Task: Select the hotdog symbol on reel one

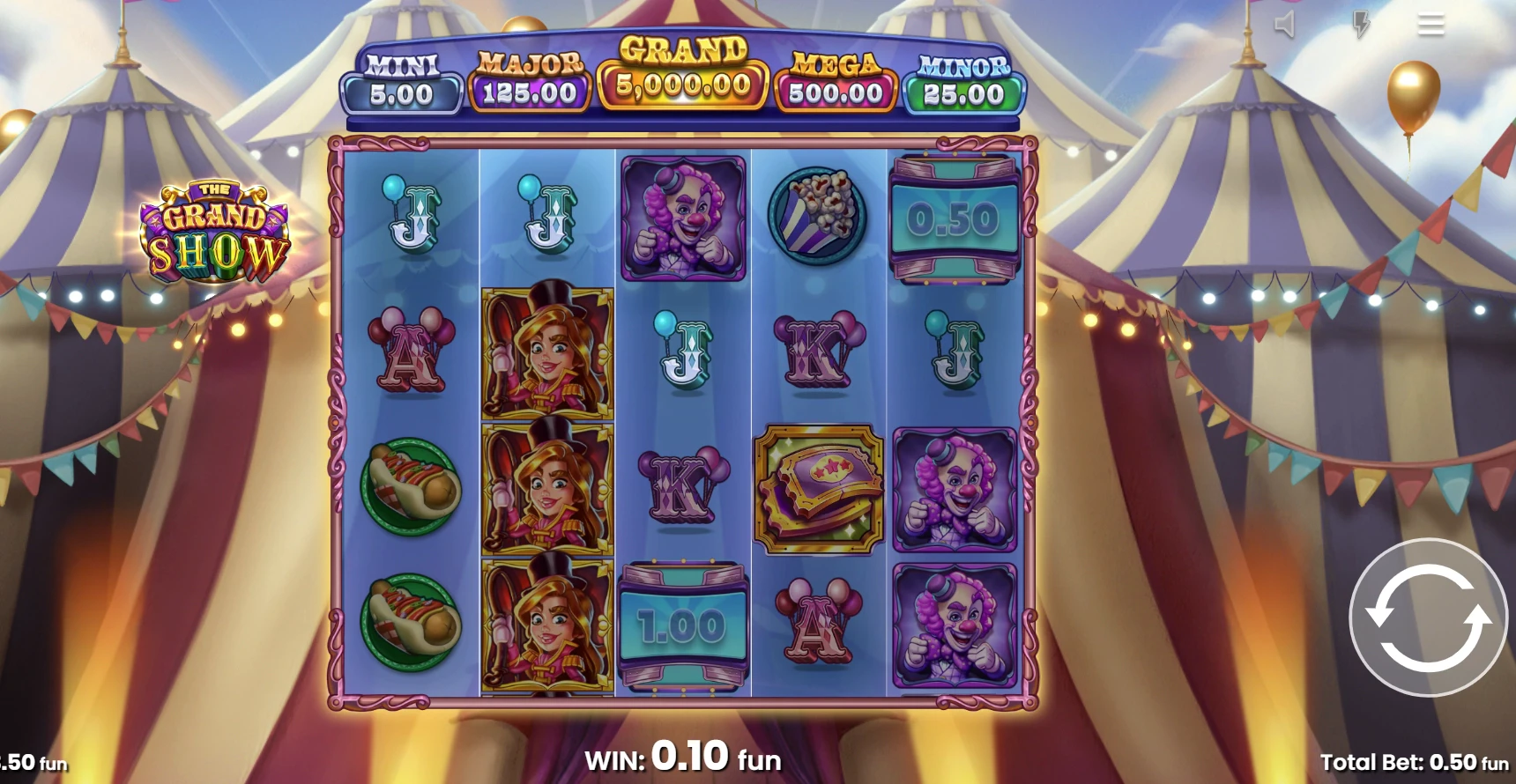Action: coord(411,488)
